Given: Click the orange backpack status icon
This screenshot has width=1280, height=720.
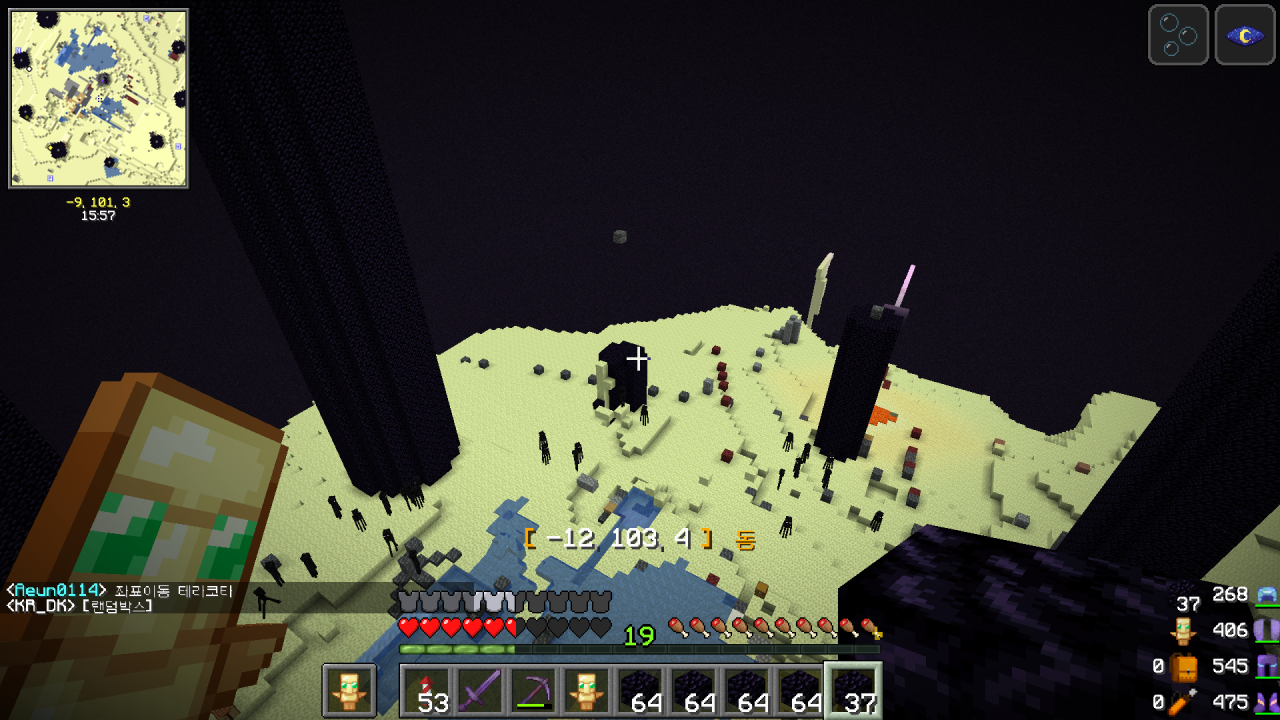Looking at the screenshot, I should [x=1185, y=667].
